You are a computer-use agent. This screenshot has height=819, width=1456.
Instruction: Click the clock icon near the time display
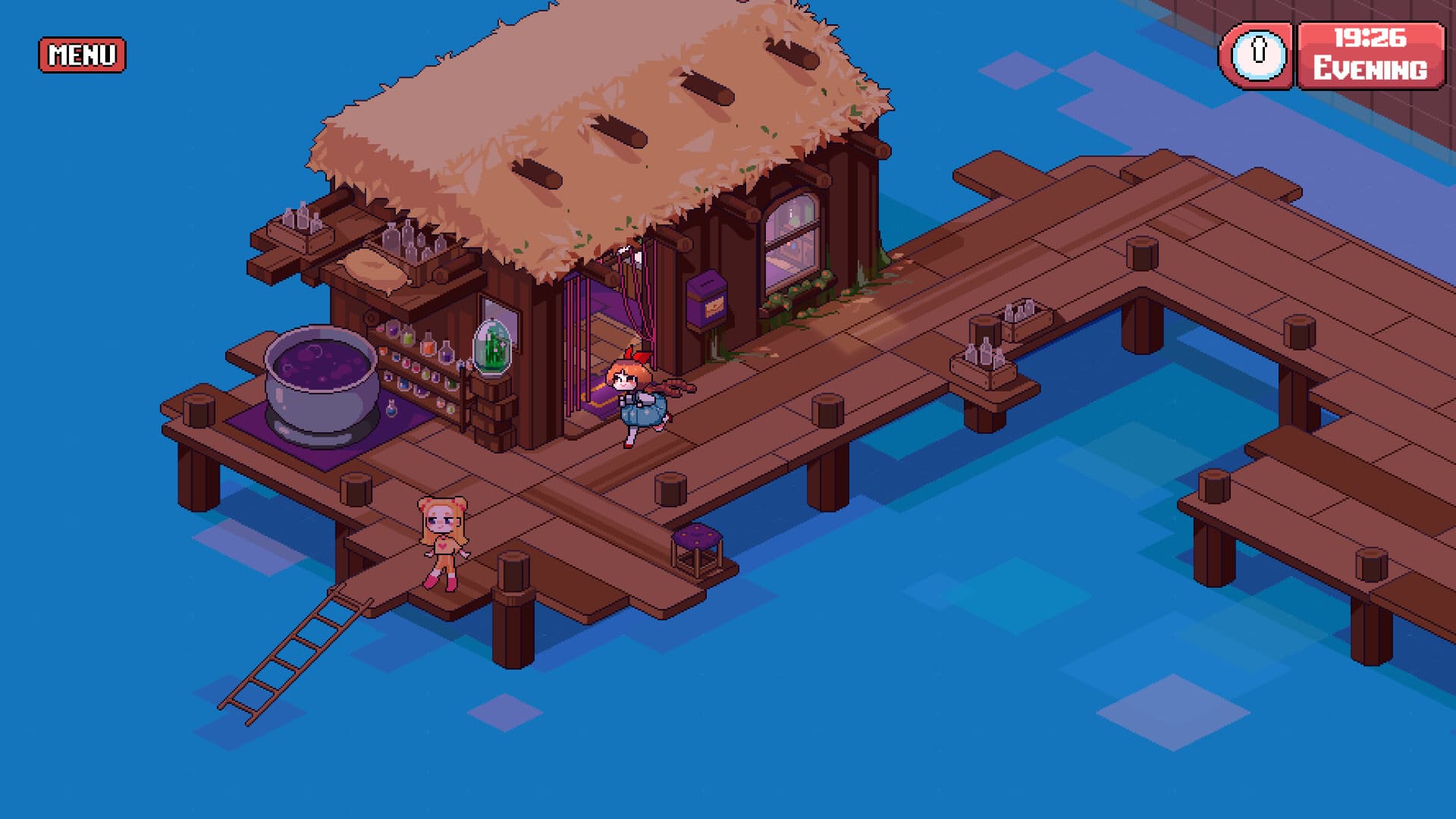pyautogui.click(x=1258, y=55)
